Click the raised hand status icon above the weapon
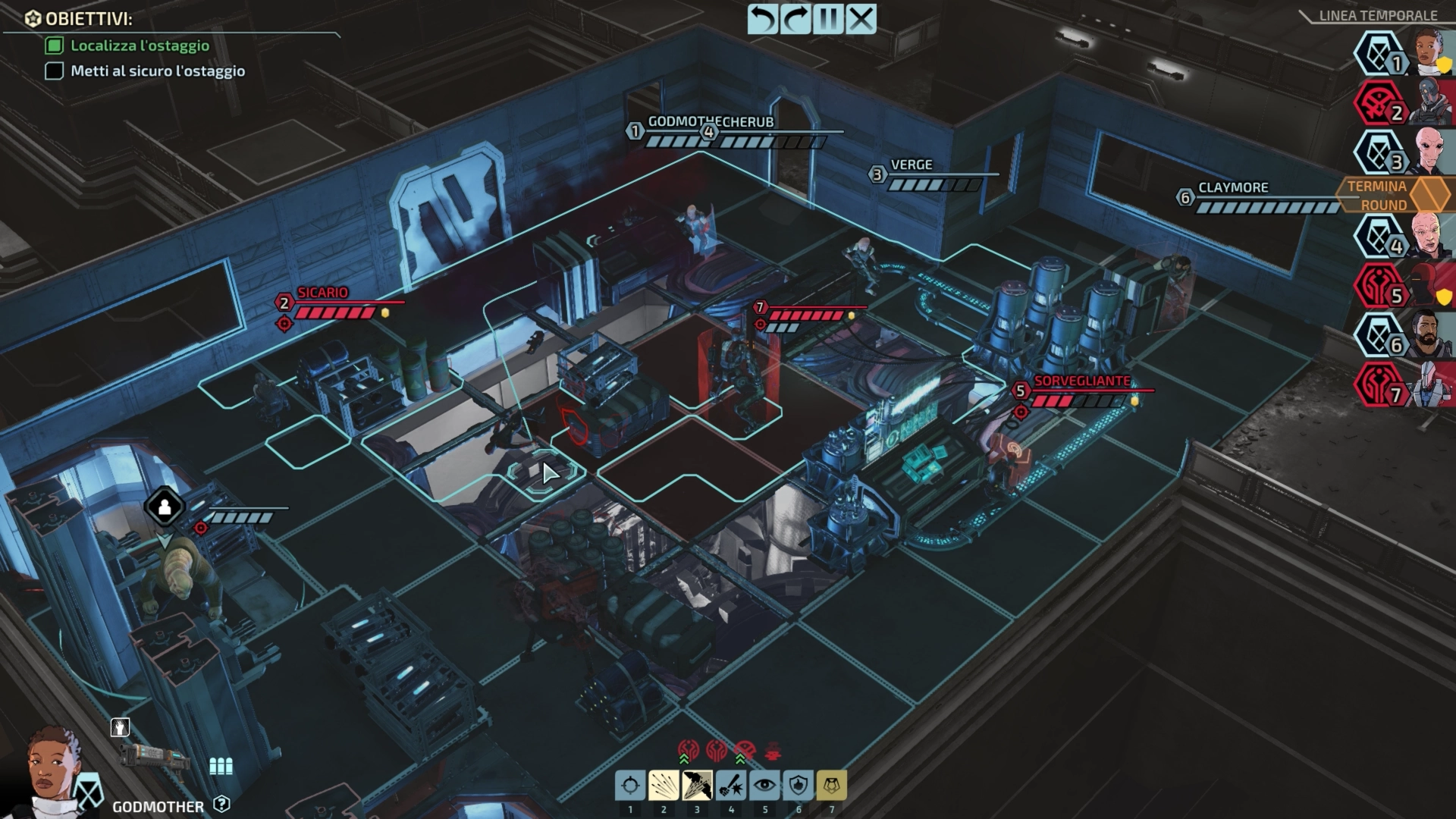The height and width of the screenshot is (819, 1456). tap(120, 728)
